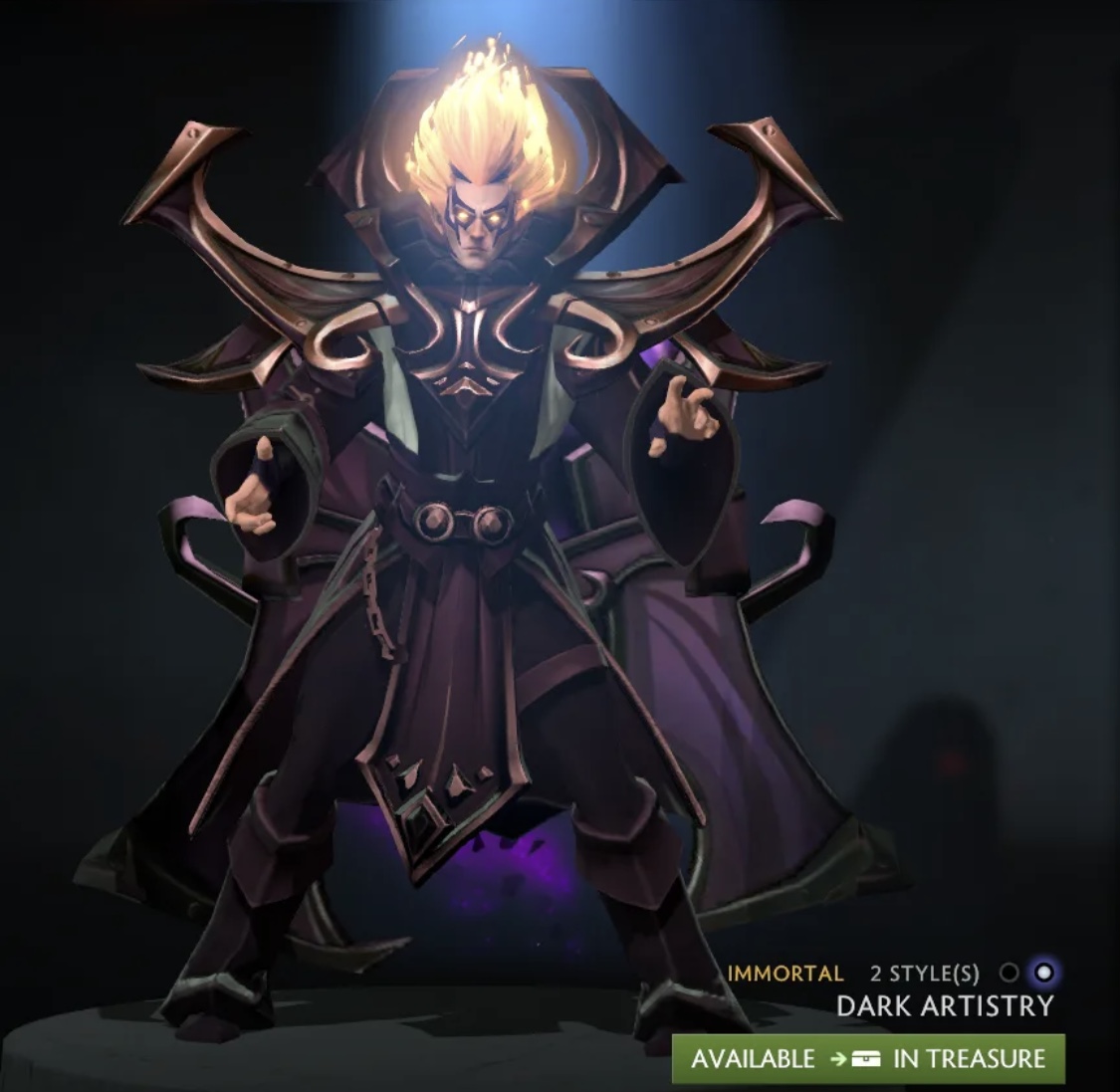Open the Available In Treasure button
1120x1092 pixels.
click(868, 1058)
